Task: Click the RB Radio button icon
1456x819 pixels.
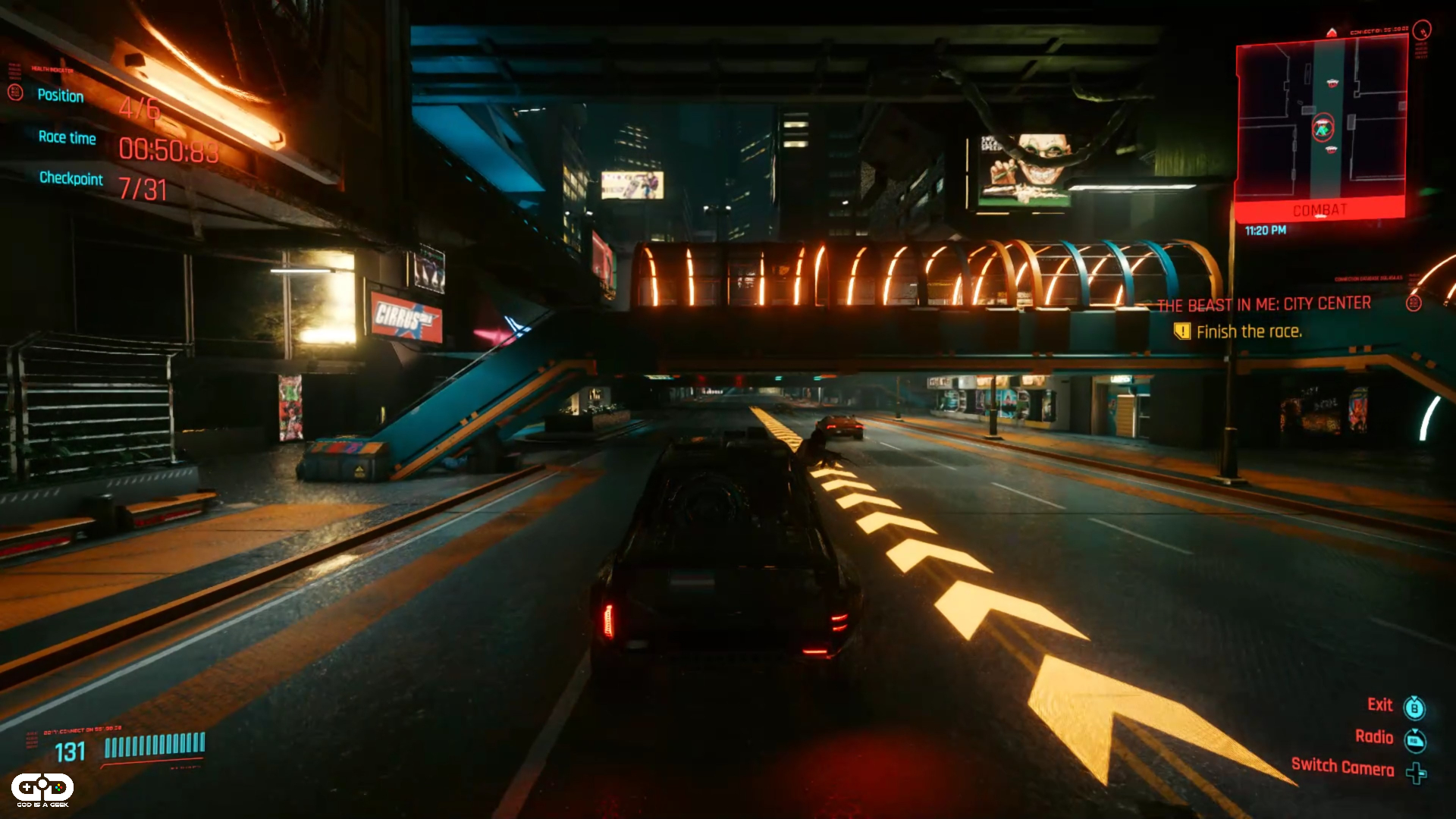Action: pyautogui.click(x=1416, y=739)
